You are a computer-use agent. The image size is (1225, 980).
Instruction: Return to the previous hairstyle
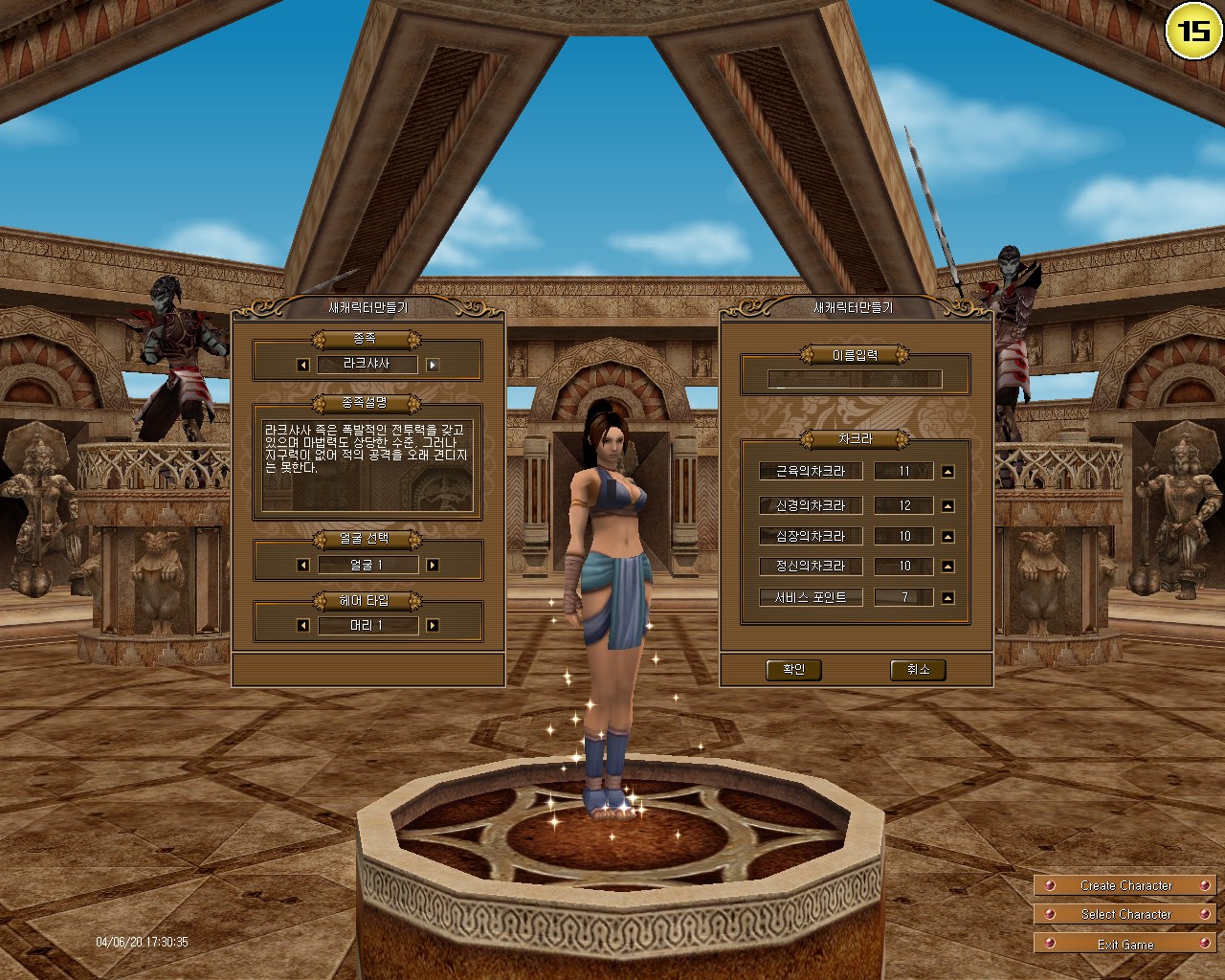[301, 625]
